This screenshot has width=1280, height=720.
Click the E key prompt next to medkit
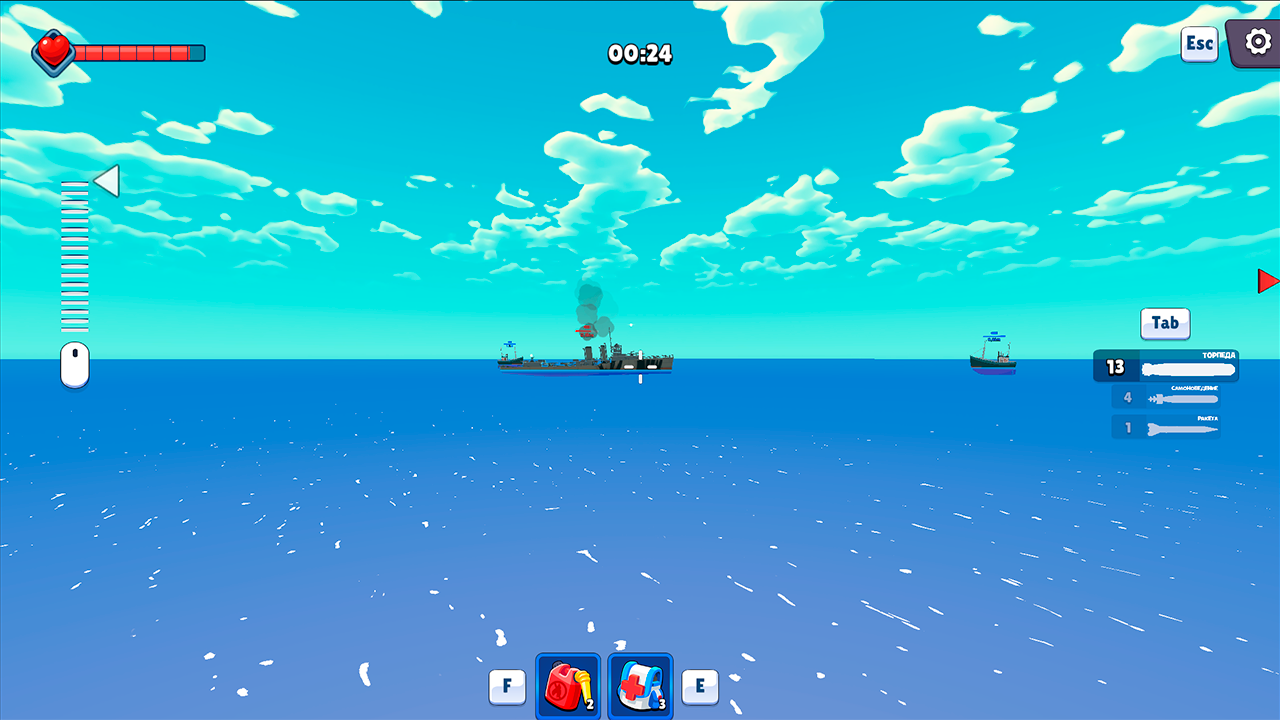pyautogui.click(x=699, y=686)
